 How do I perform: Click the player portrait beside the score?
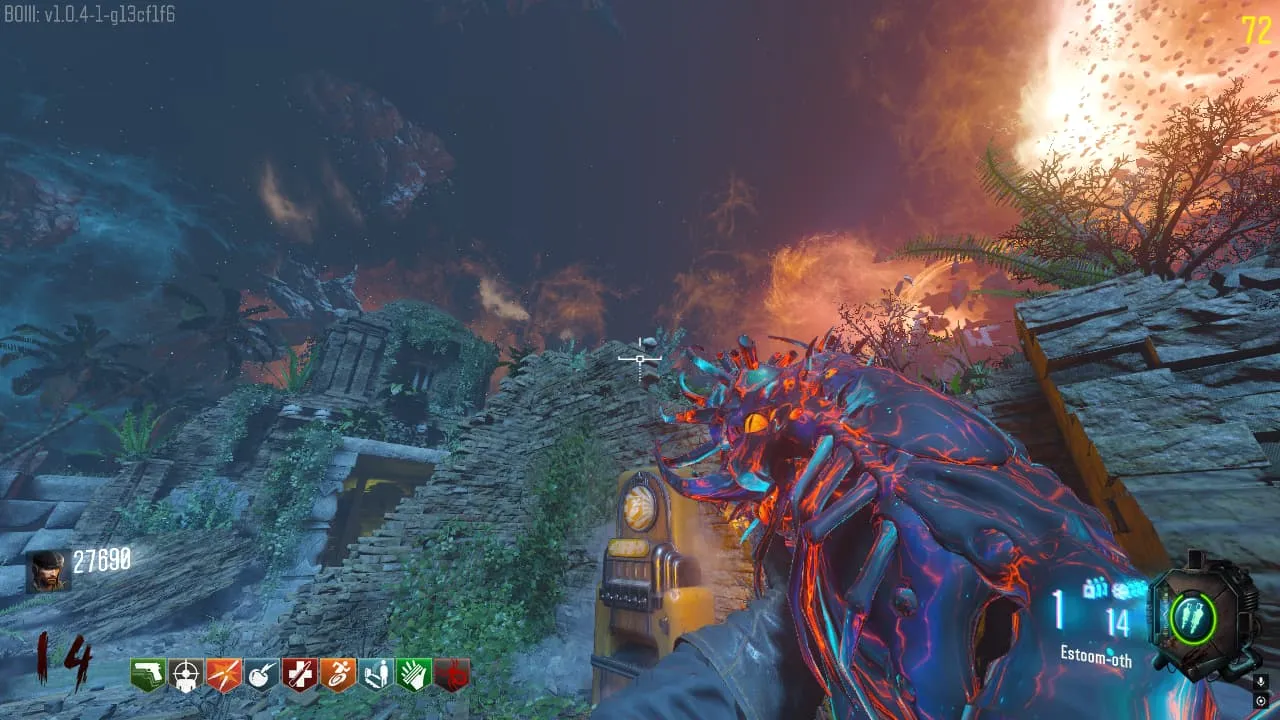click(x=48, y=571)
